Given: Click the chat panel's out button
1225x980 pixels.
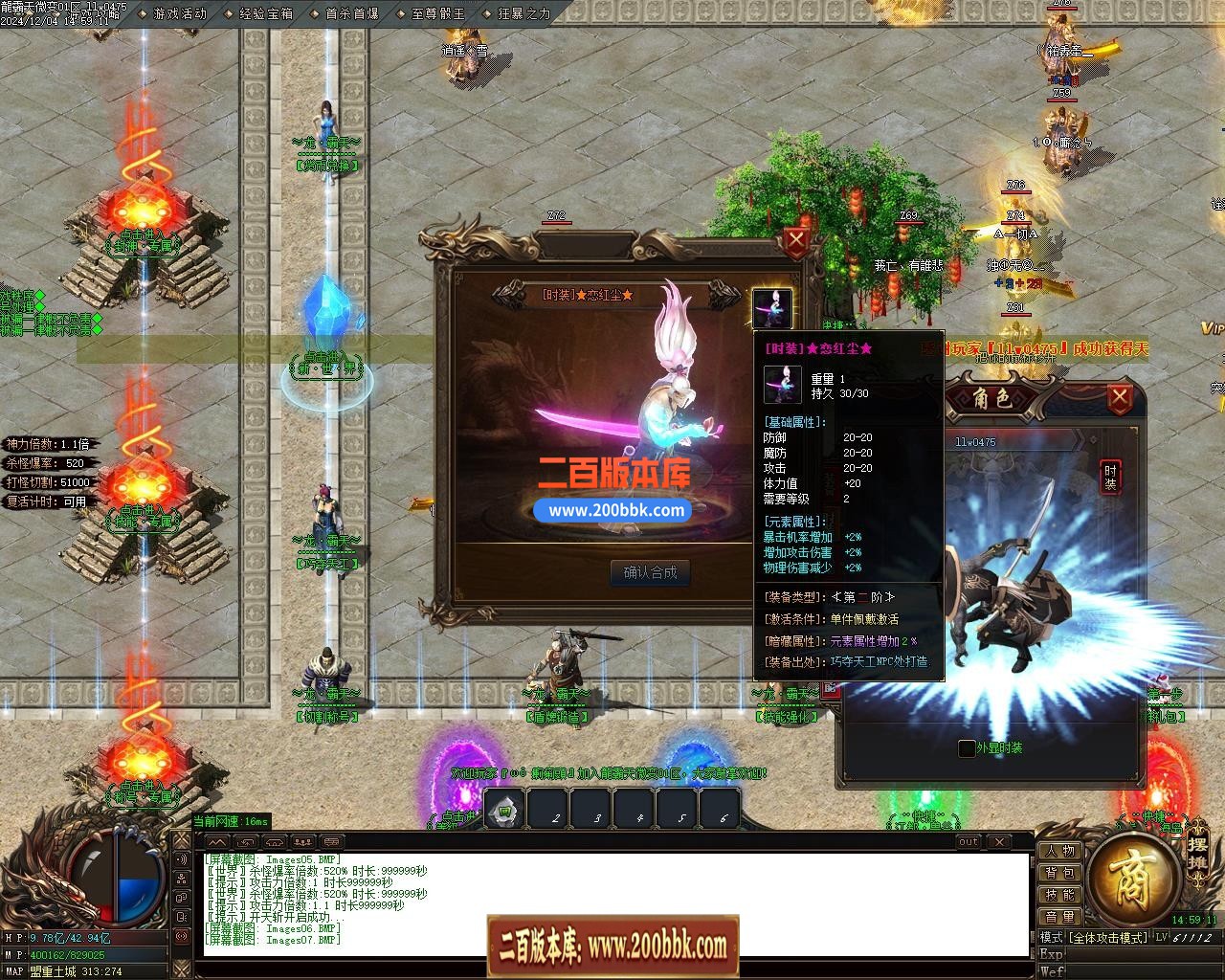Looking at the screenshot, I should coord(969,842).
